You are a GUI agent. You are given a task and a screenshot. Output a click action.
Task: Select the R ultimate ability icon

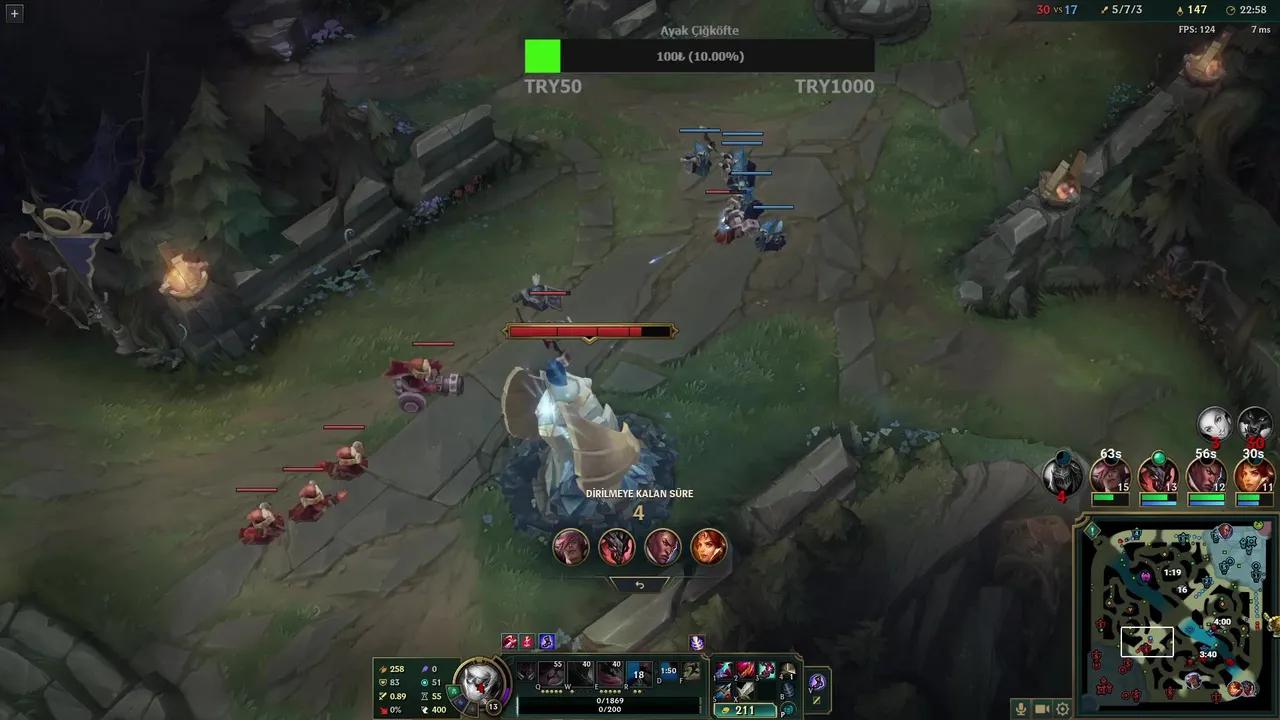640,674
